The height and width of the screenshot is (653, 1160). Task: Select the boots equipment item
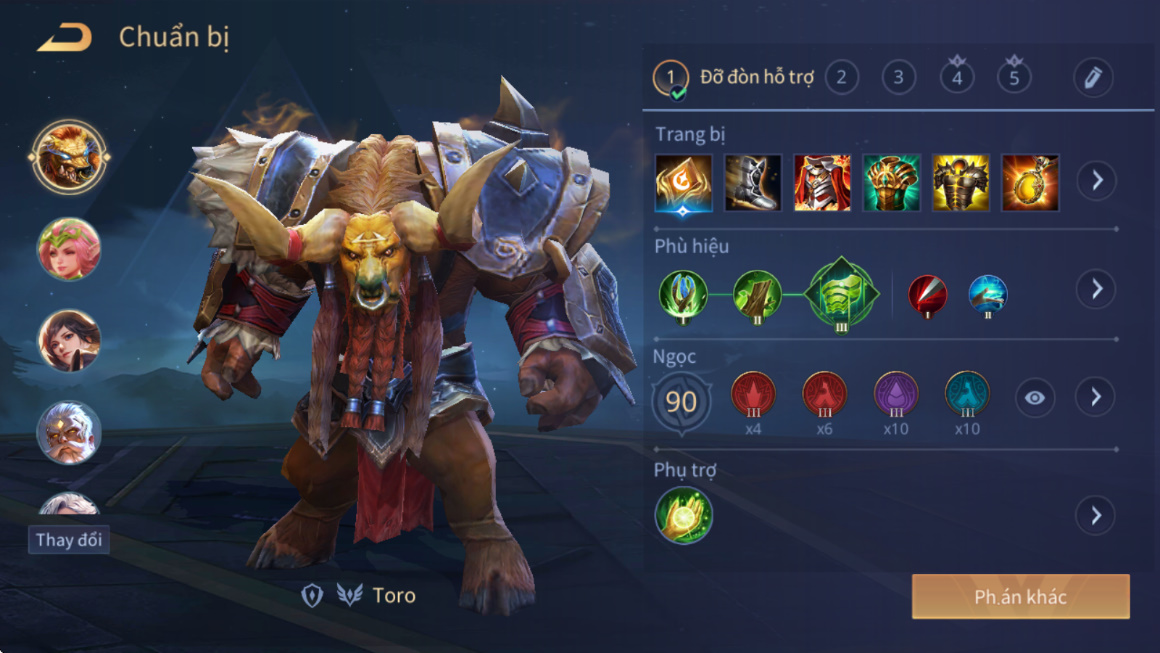coord(753,183)
